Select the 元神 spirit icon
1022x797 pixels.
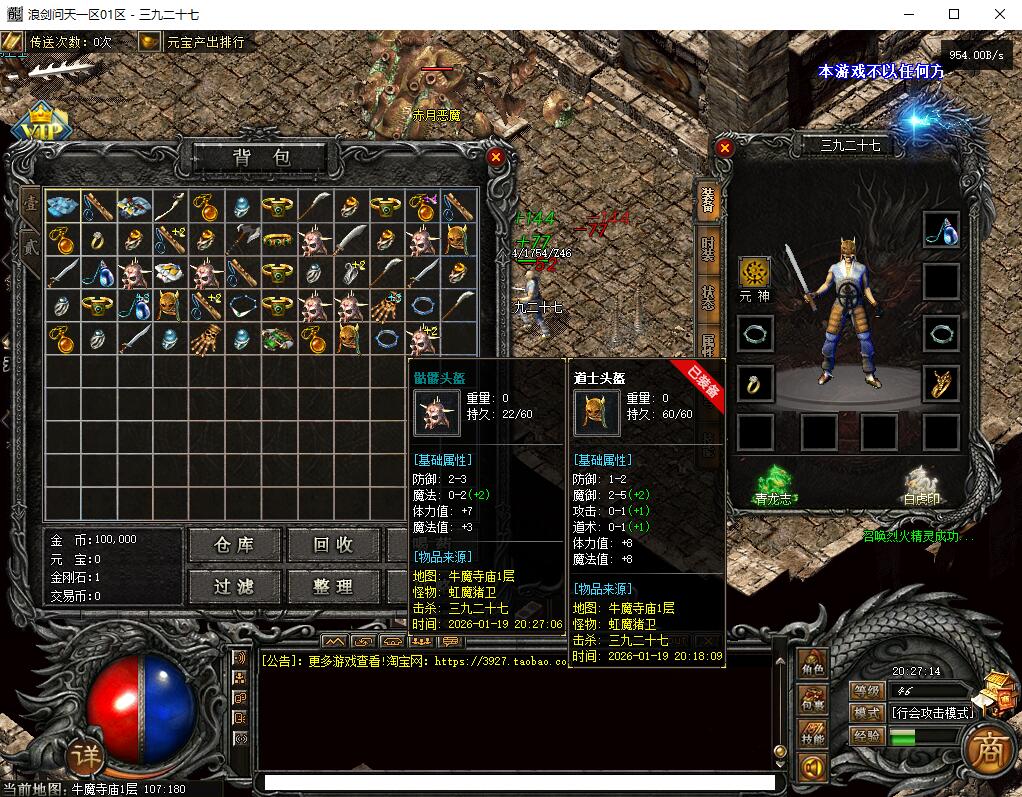point(755,272)
